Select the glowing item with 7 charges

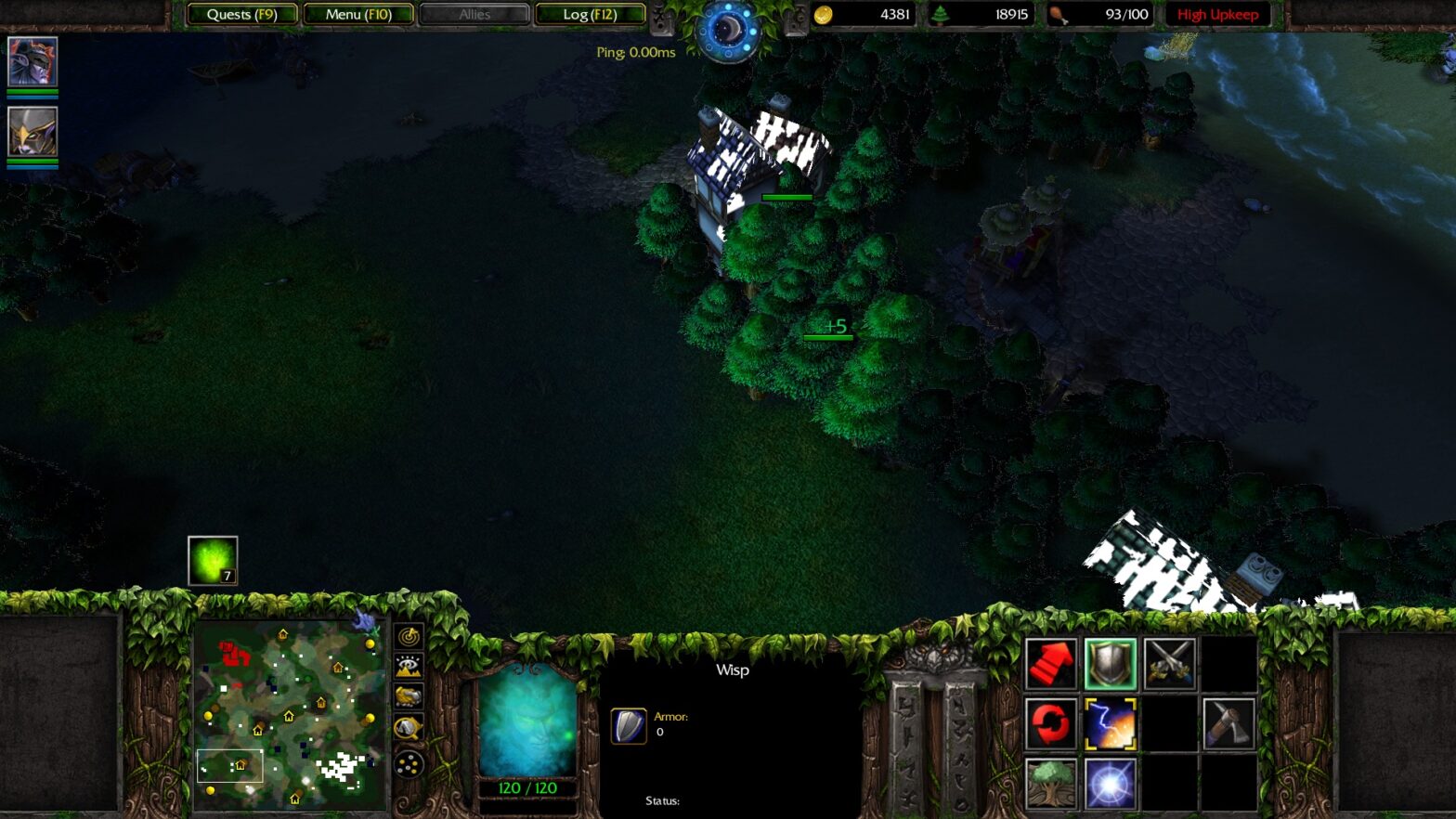tap(213, 560)
